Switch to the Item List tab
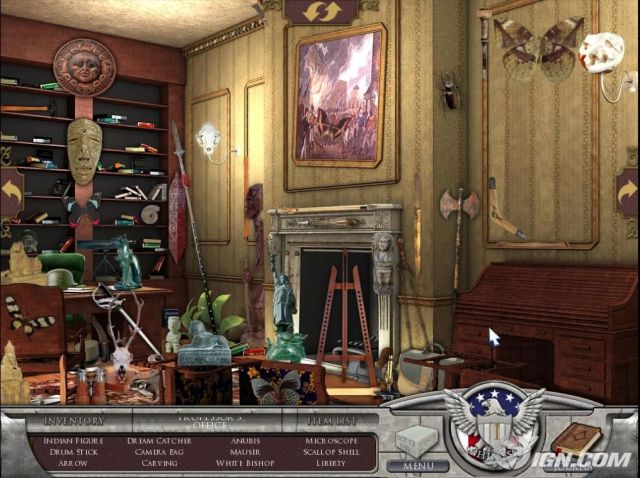Image resolution: width=640 pixels, height=478 pixels. pos(317,421)
